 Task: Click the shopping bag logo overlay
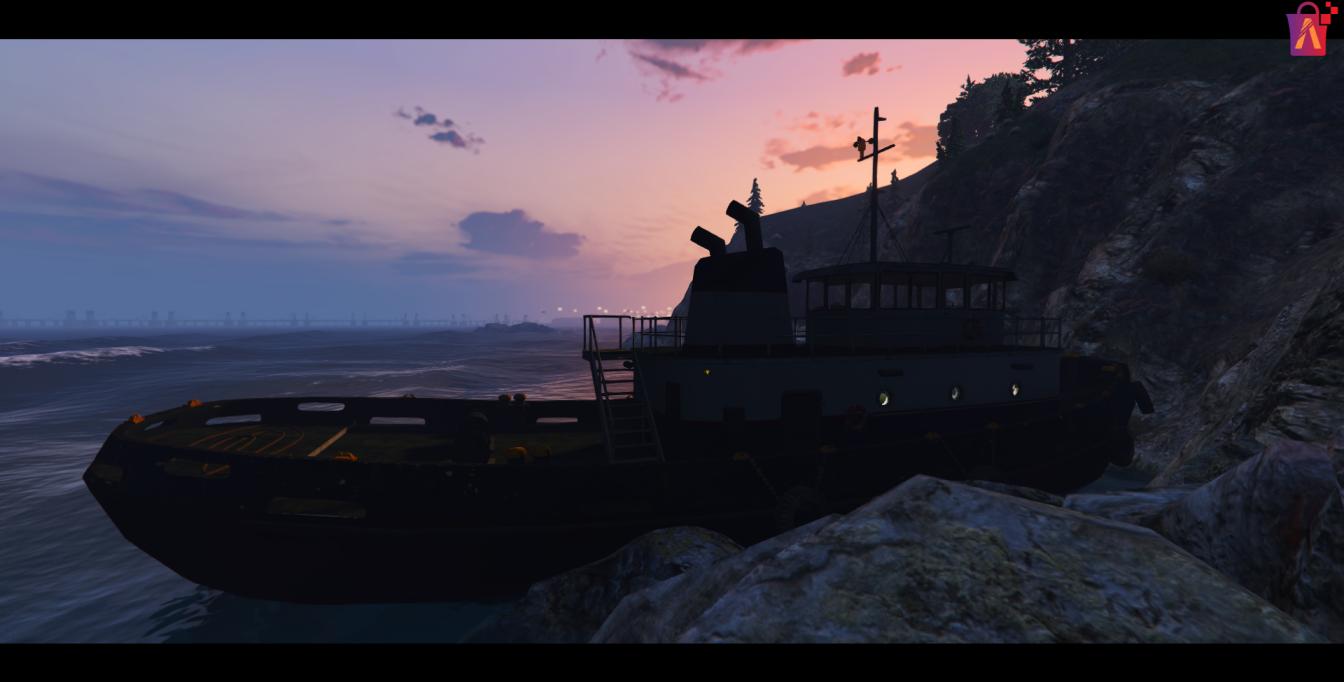(x=1308, y=30)
